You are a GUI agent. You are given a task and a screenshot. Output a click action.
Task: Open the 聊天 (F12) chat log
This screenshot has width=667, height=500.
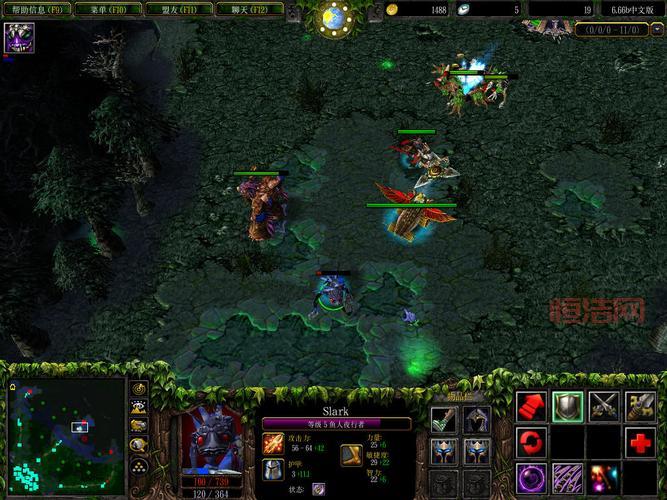248,9
